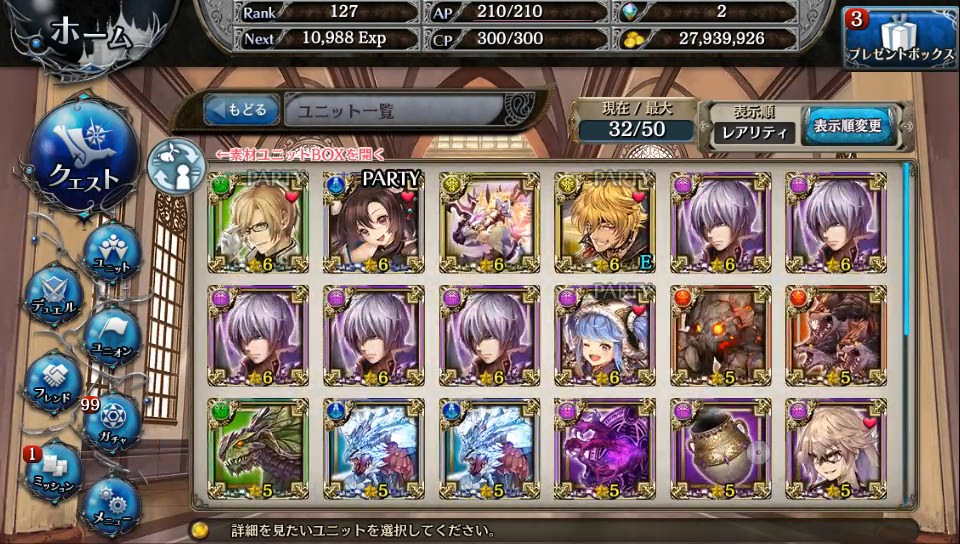Open the Present Box
Viewport: 960px width, 544px height.
[x=899, y=40]
